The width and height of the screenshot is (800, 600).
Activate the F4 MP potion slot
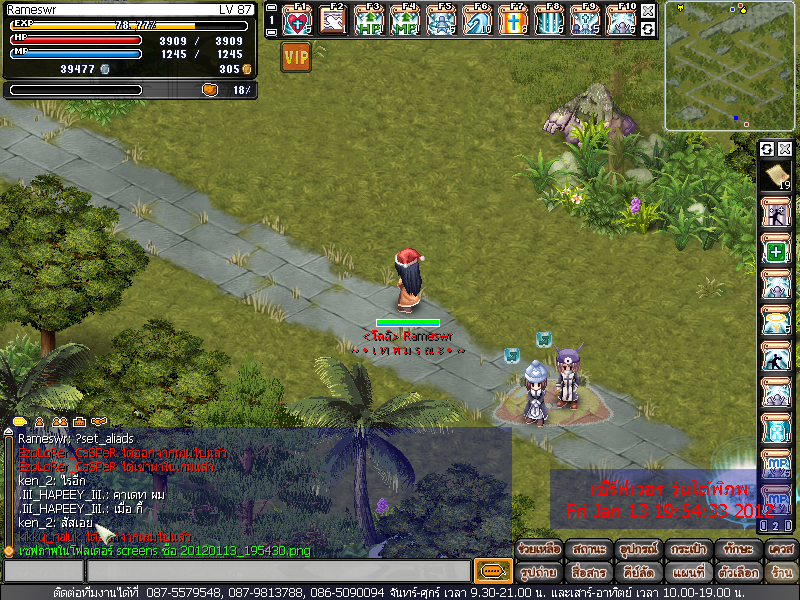[406, 20]
